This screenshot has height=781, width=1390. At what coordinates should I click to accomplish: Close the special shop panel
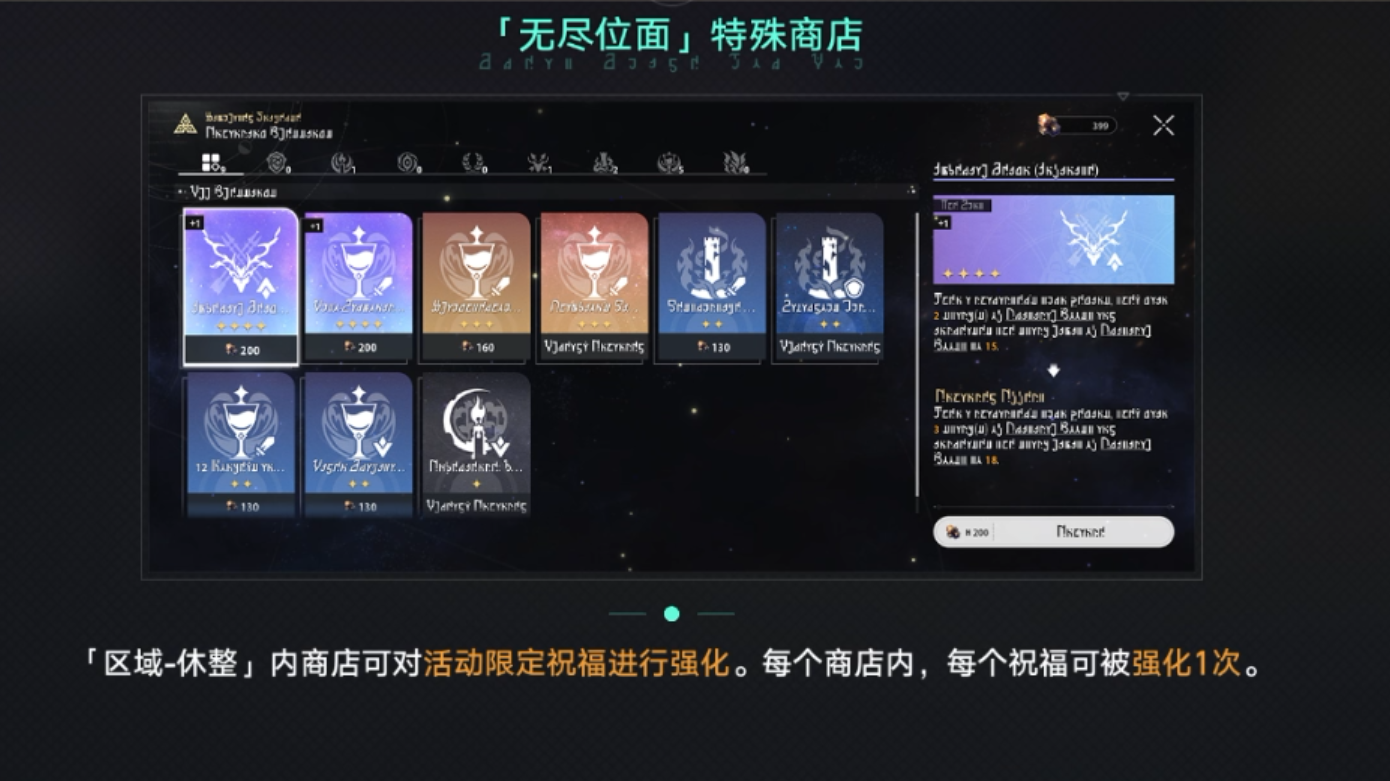[1163, 125]
